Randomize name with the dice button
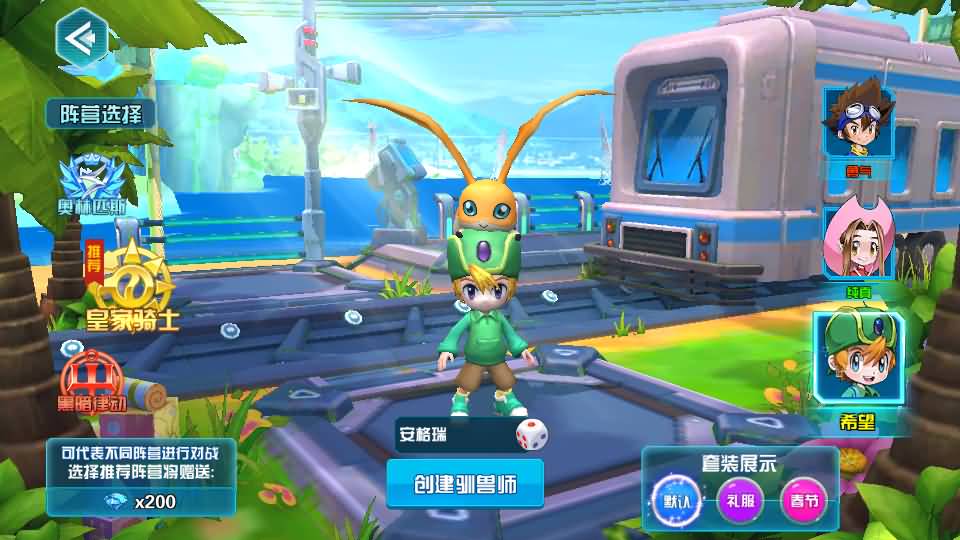 tap(530, 435)
